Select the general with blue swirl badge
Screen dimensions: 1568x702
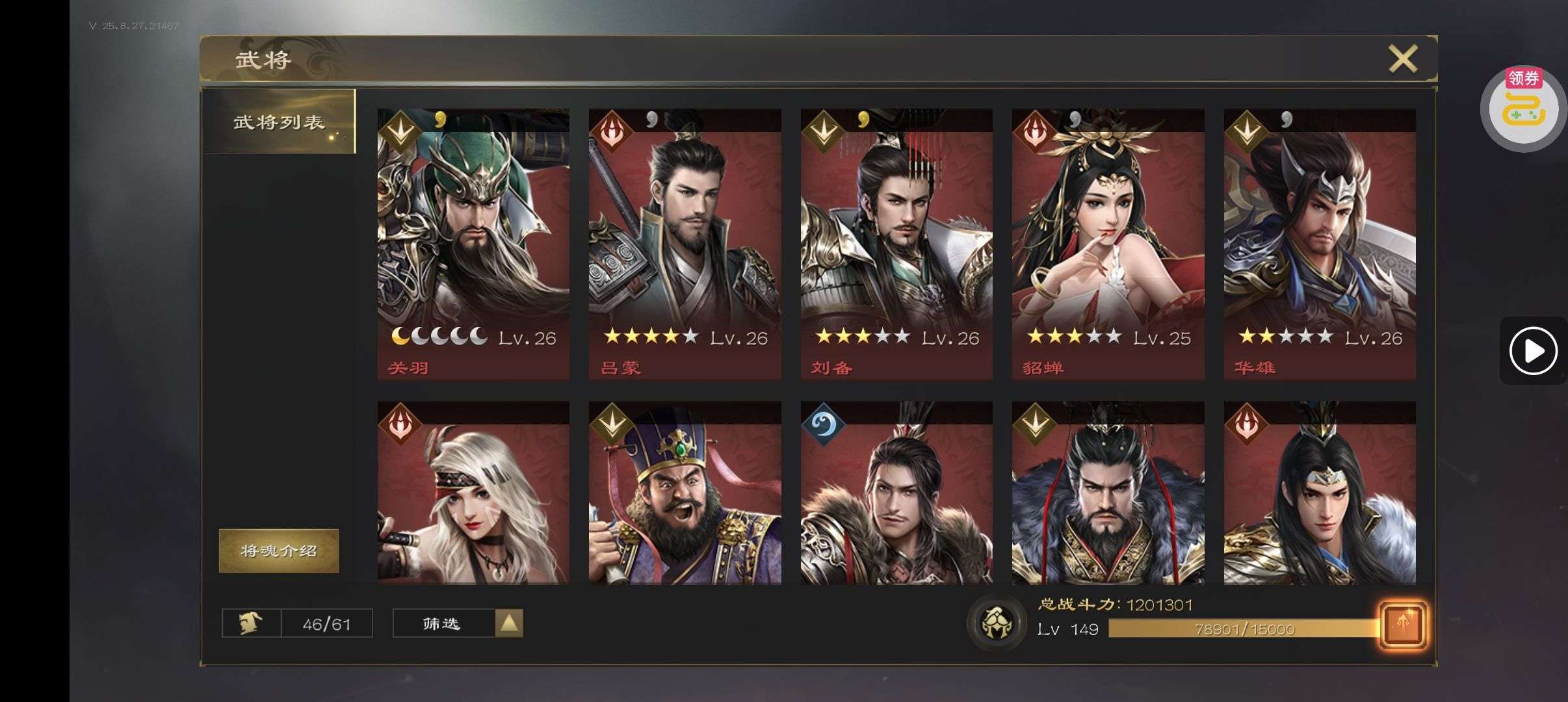896,493
